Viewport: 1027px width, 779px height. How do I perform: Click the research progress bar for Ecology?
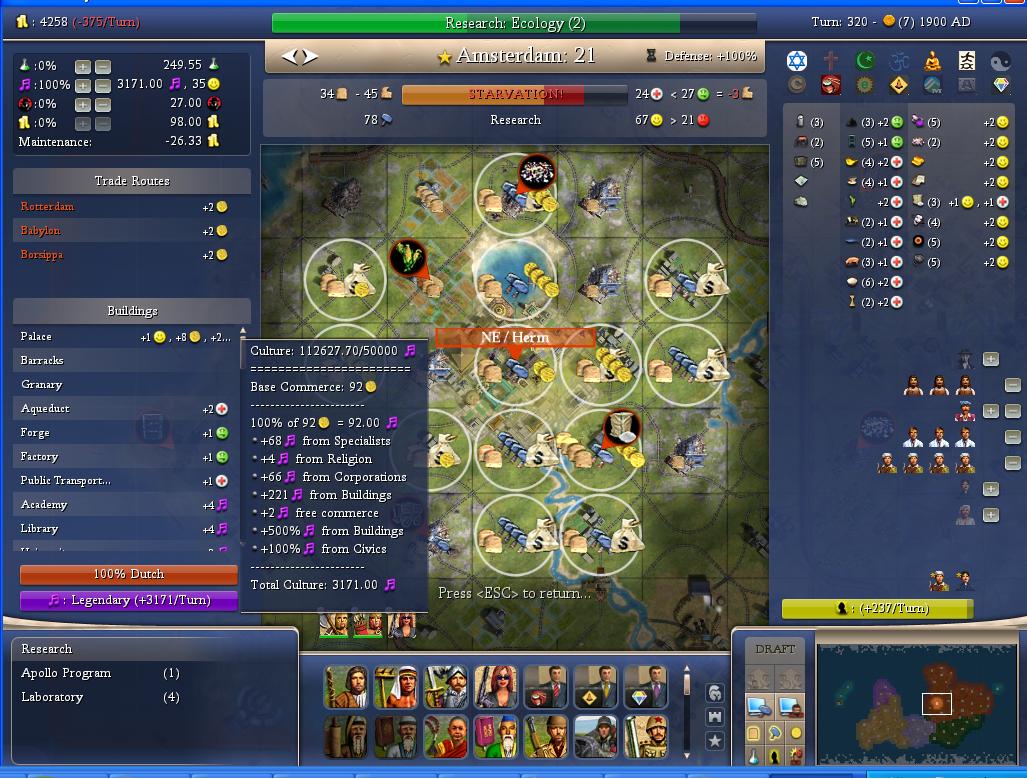pyautogui.click(x=514, y=23)
